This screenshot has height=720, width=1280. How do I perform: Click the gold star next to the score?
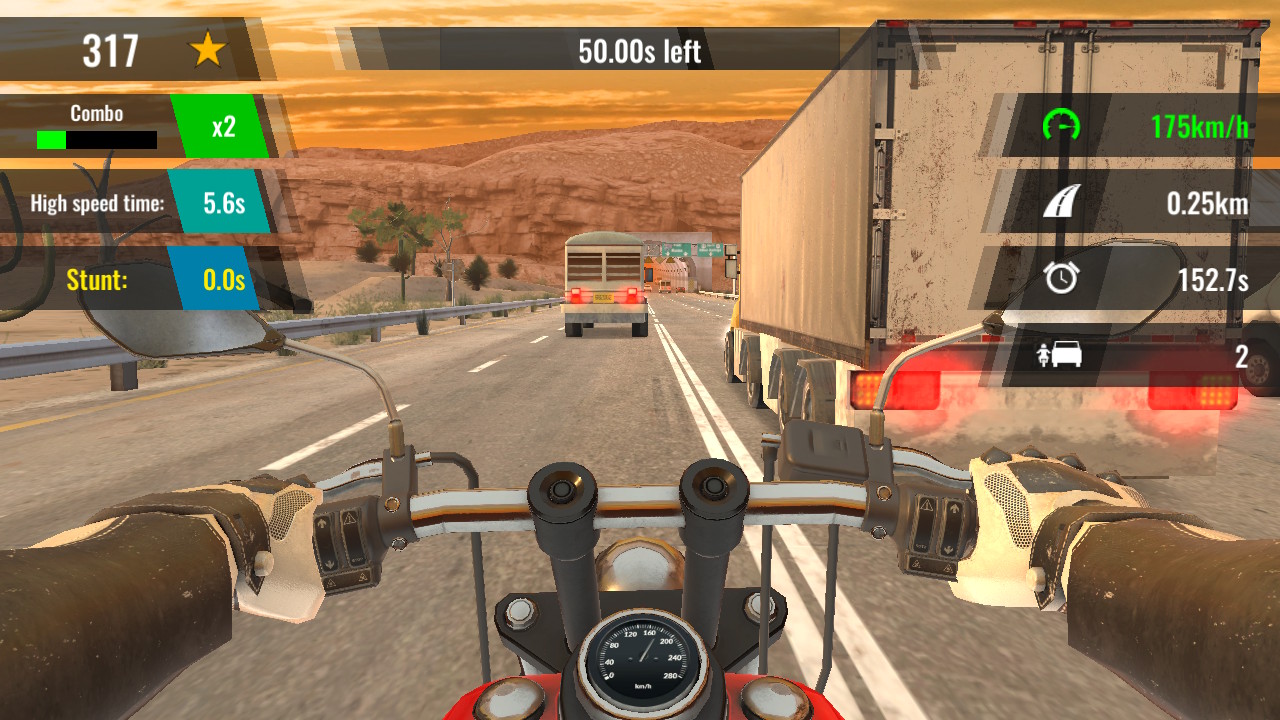coord(209,48)
